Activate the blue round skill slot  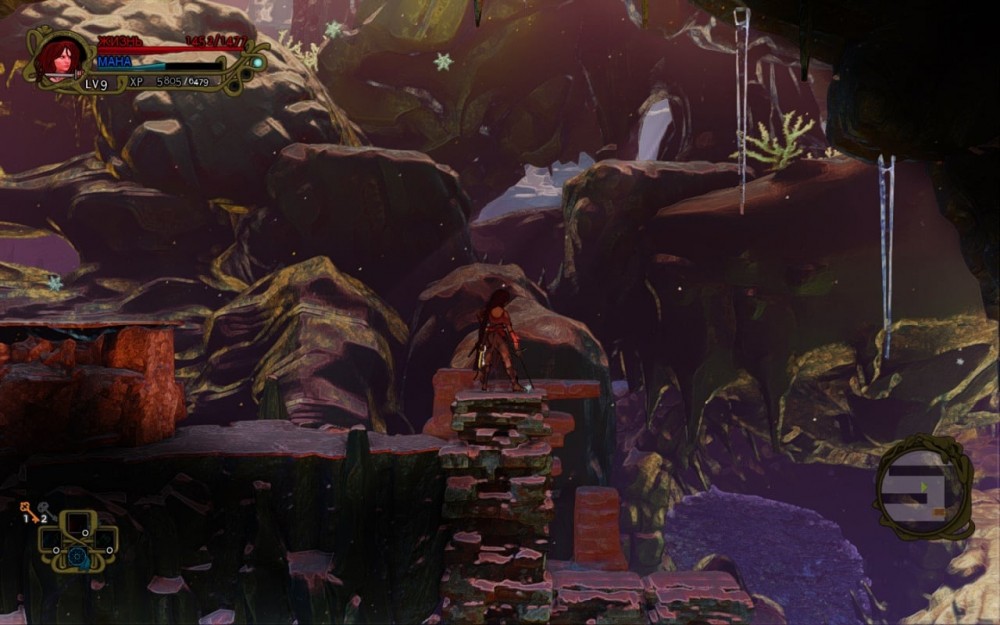click(77, 555)
